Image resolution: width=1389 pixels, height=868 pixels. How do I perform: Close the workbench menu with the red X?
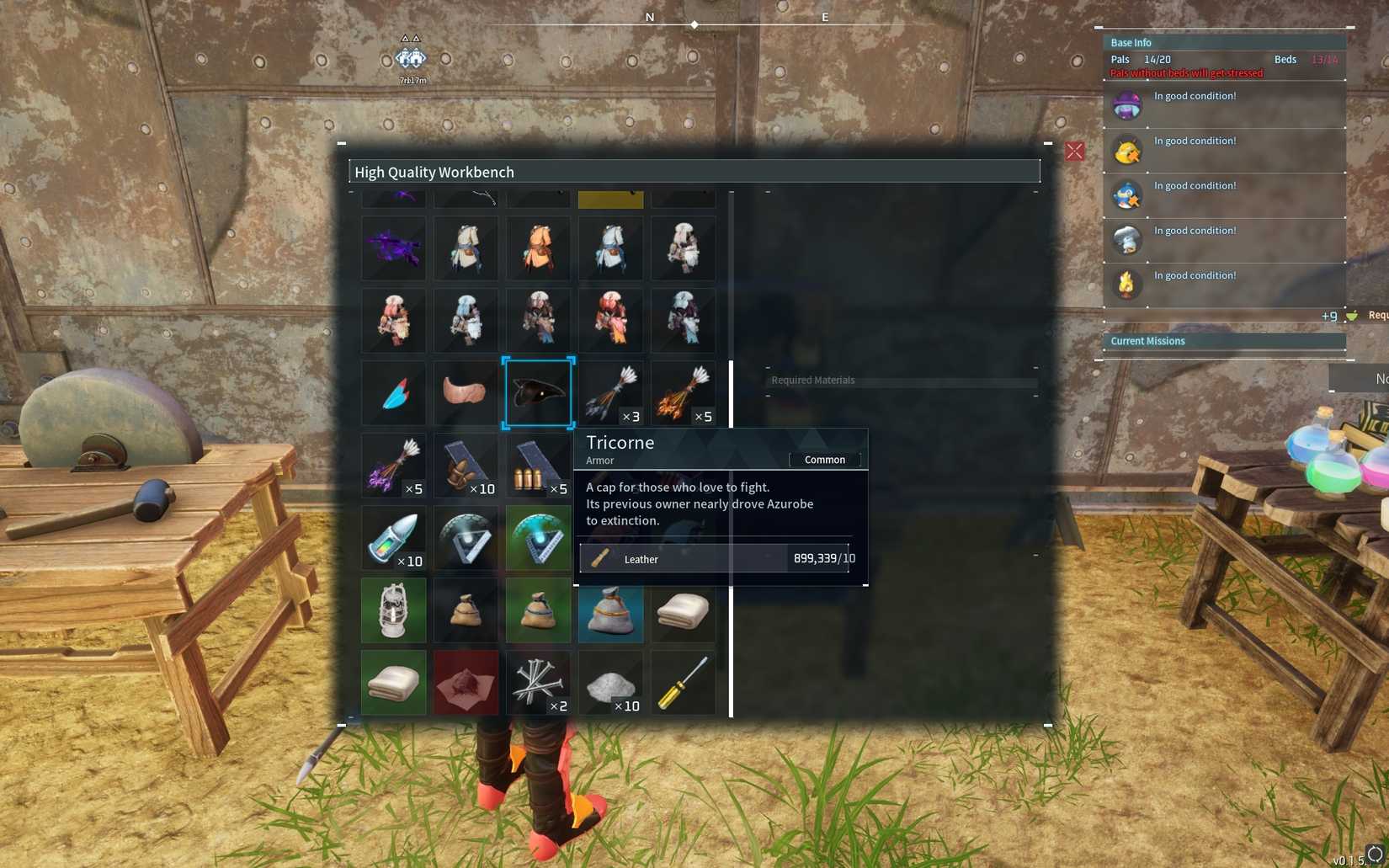[1074, 152]
